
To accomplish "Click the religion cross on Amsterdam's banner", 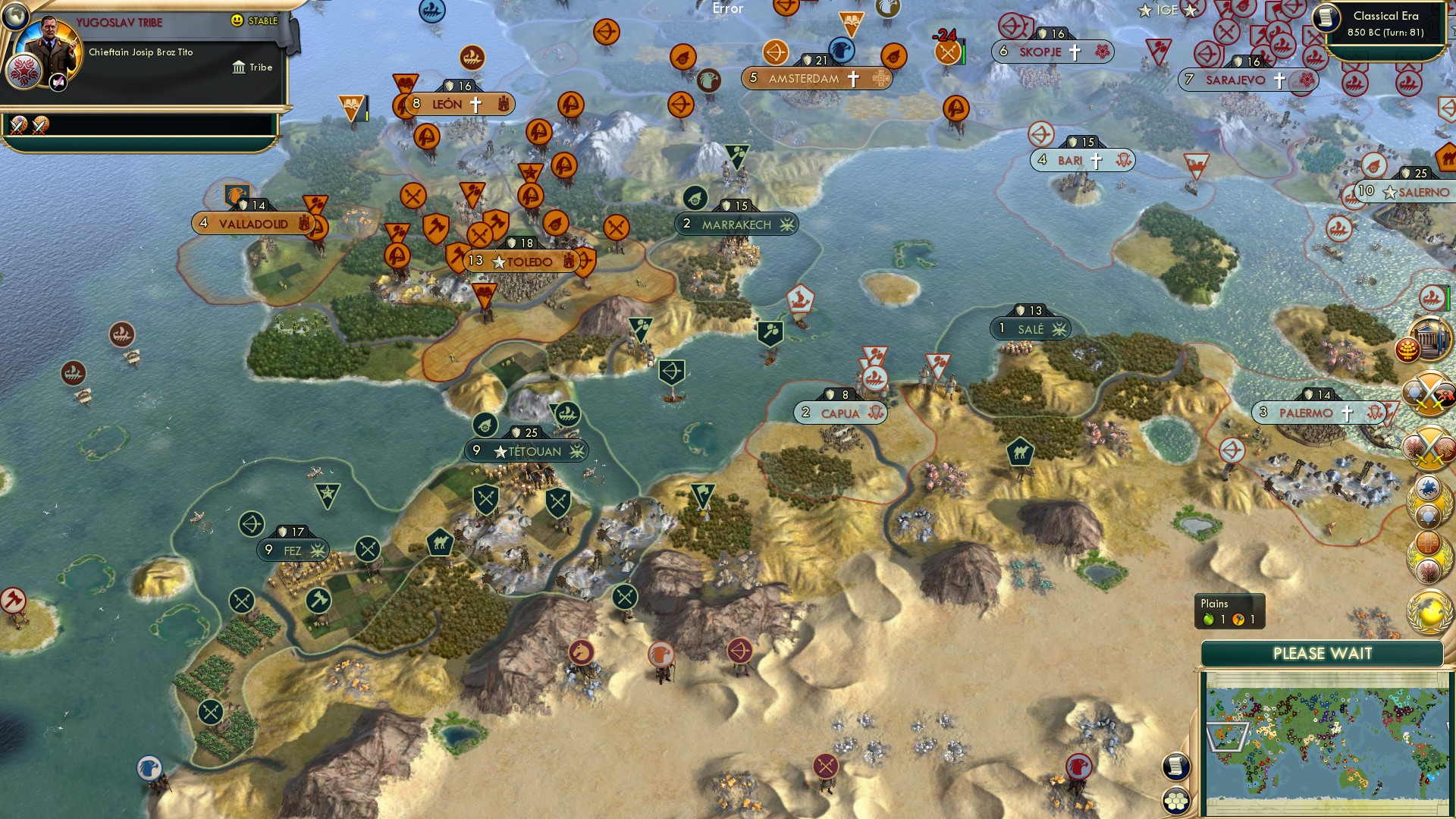I will point(855,77).
